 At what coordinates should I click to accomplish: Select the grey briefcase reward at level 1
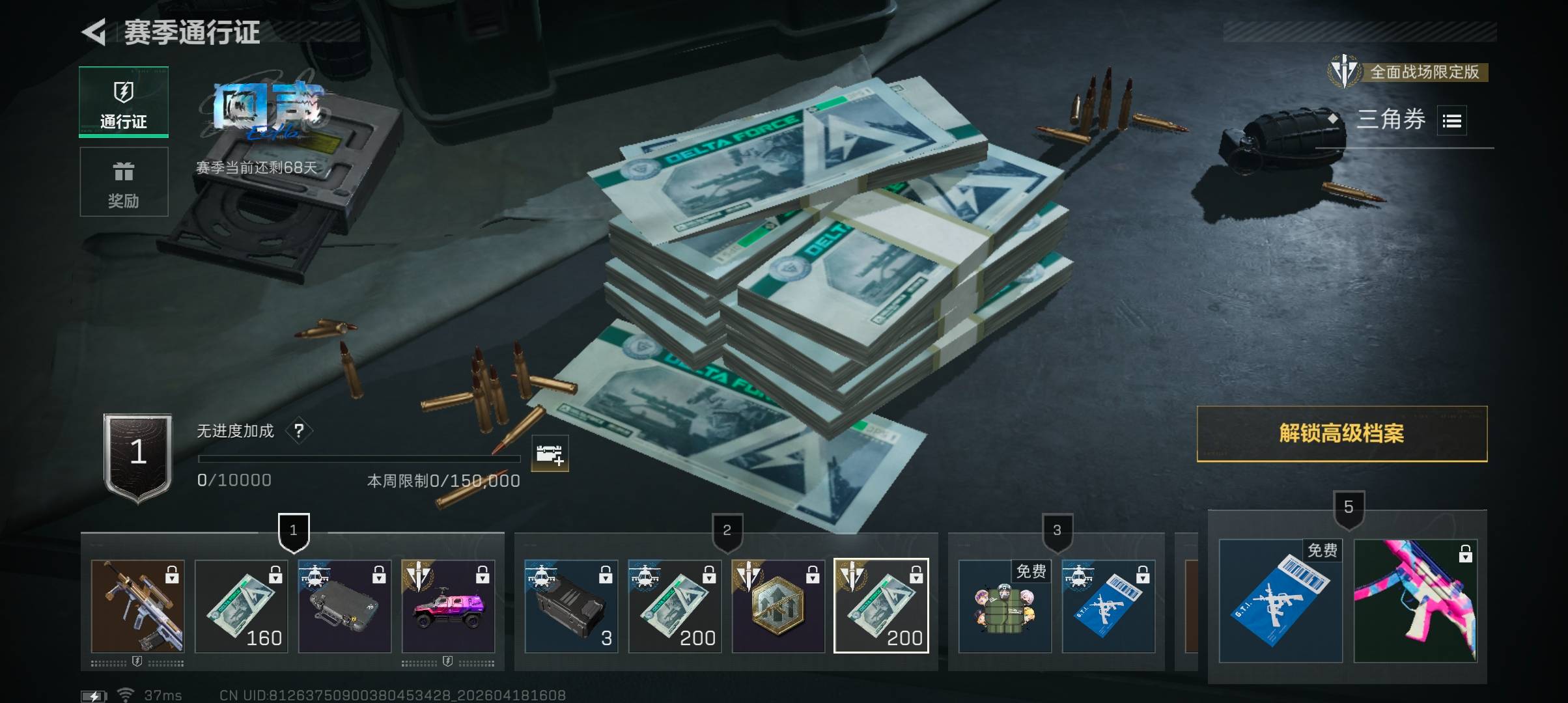coord(344,606)
